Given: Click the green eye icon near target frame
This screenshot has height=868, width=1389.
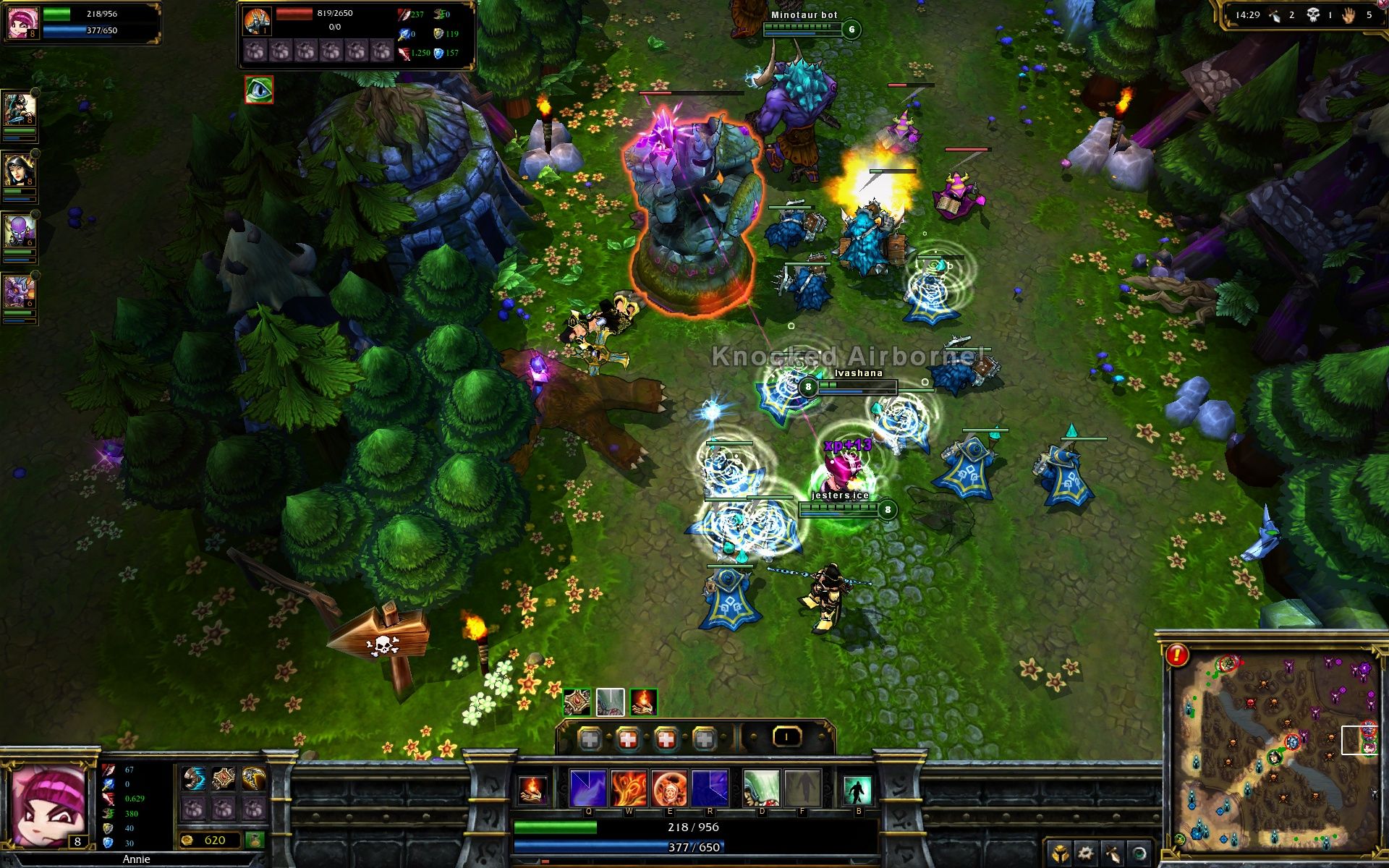Looking at the screenshot, I should click(x=259, y=90).
